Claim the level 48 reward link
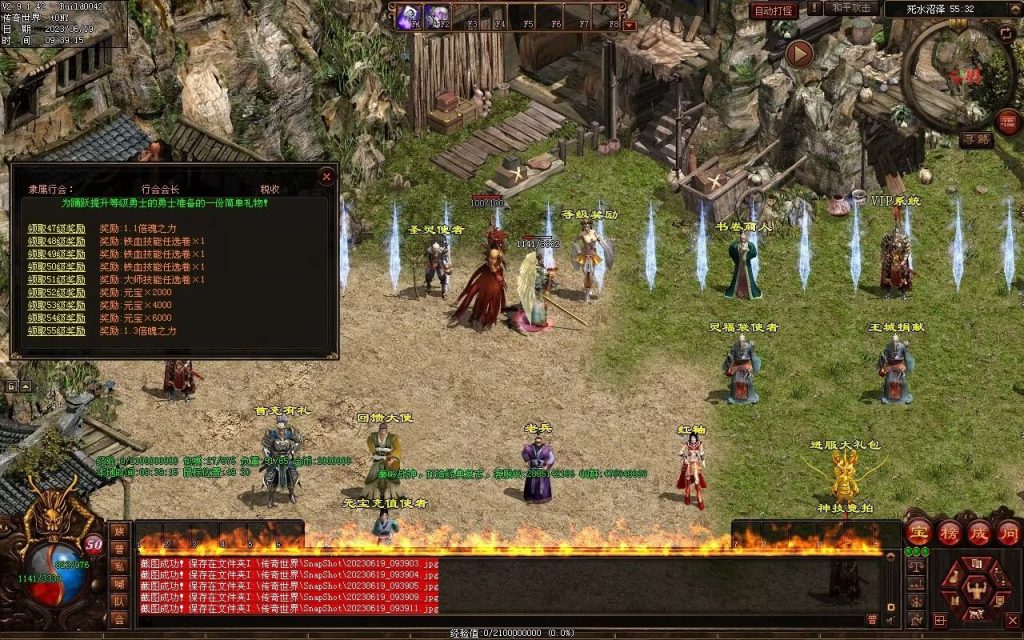1024x640 pixels. pos(56,241)
